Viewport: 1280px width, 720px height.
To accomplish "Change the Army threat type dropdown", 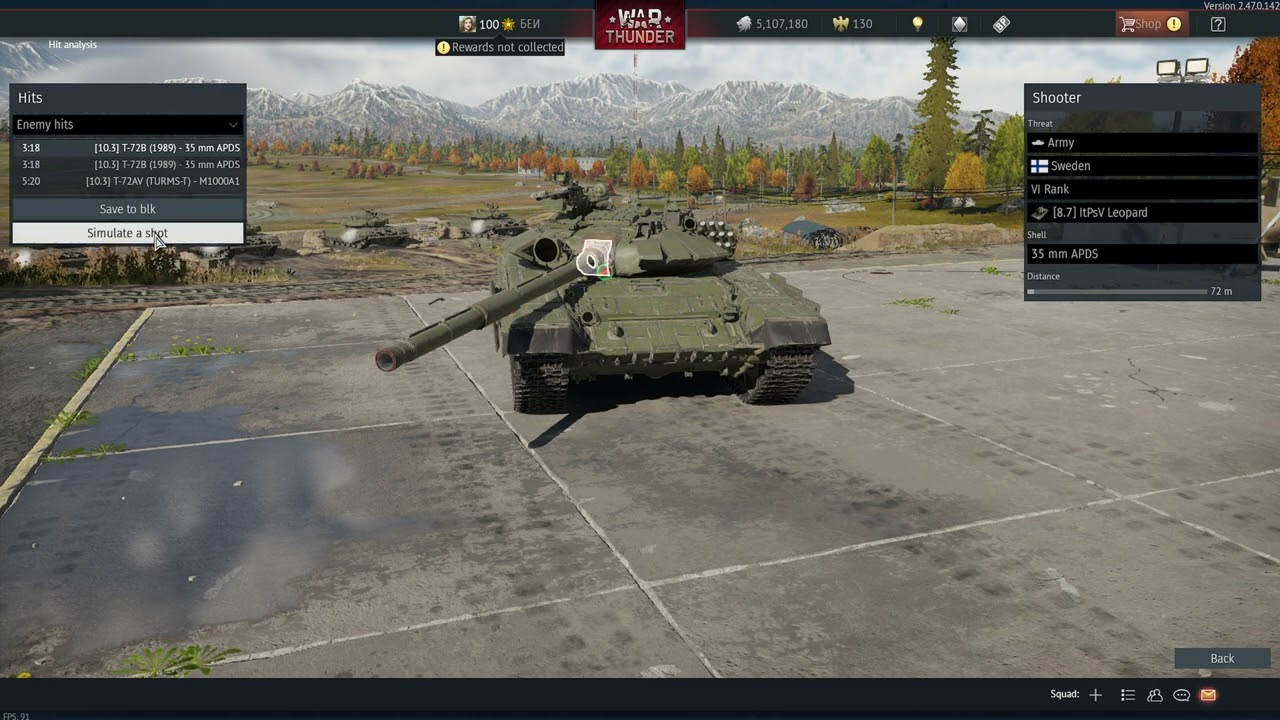I will (x=1142, y=143).
